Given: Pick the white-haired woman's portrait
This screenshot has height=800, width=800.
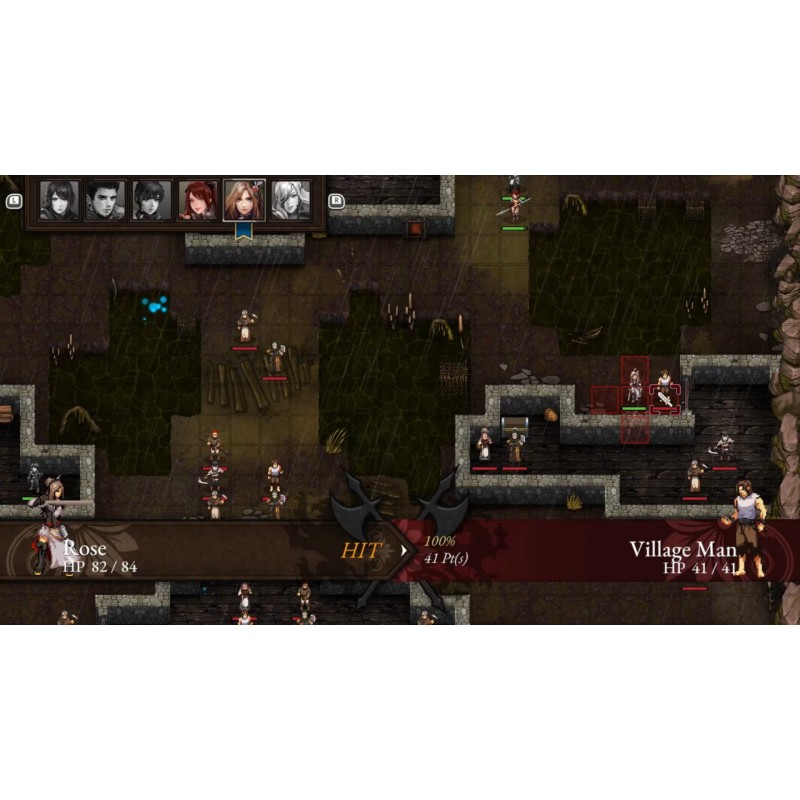Looking at the screenshot, I should tap(290, 200).
